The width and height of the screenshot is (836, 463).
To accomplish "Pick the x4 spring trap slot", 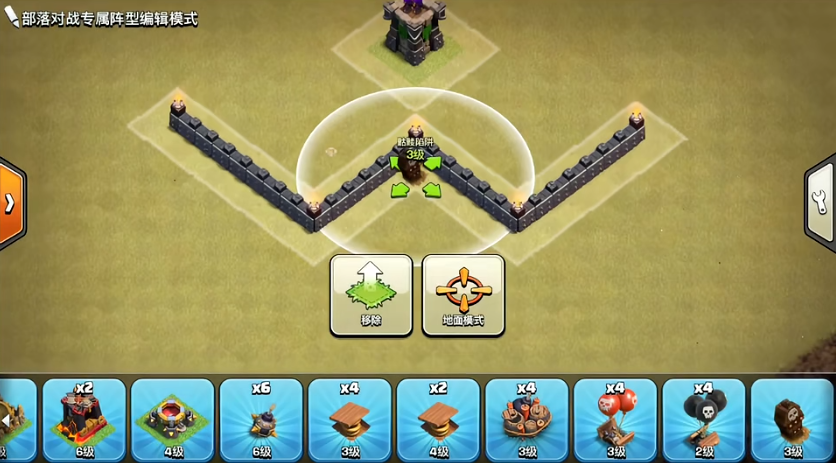I will [x=349, y=419].
